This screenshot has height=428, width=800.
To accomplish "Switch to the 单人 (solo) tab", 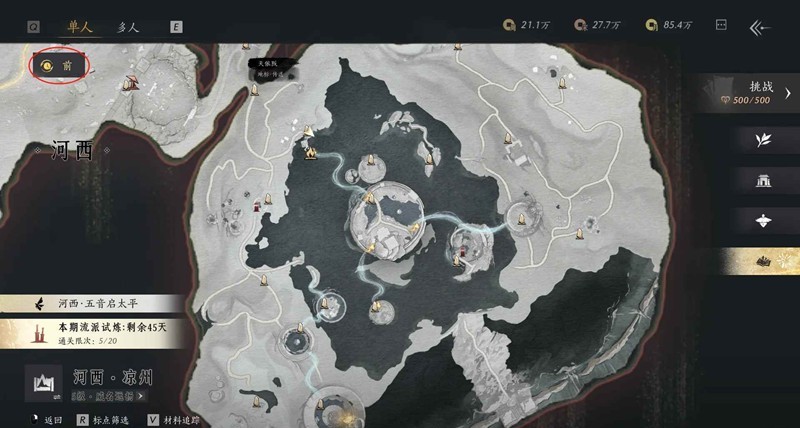I will (75, 28).
